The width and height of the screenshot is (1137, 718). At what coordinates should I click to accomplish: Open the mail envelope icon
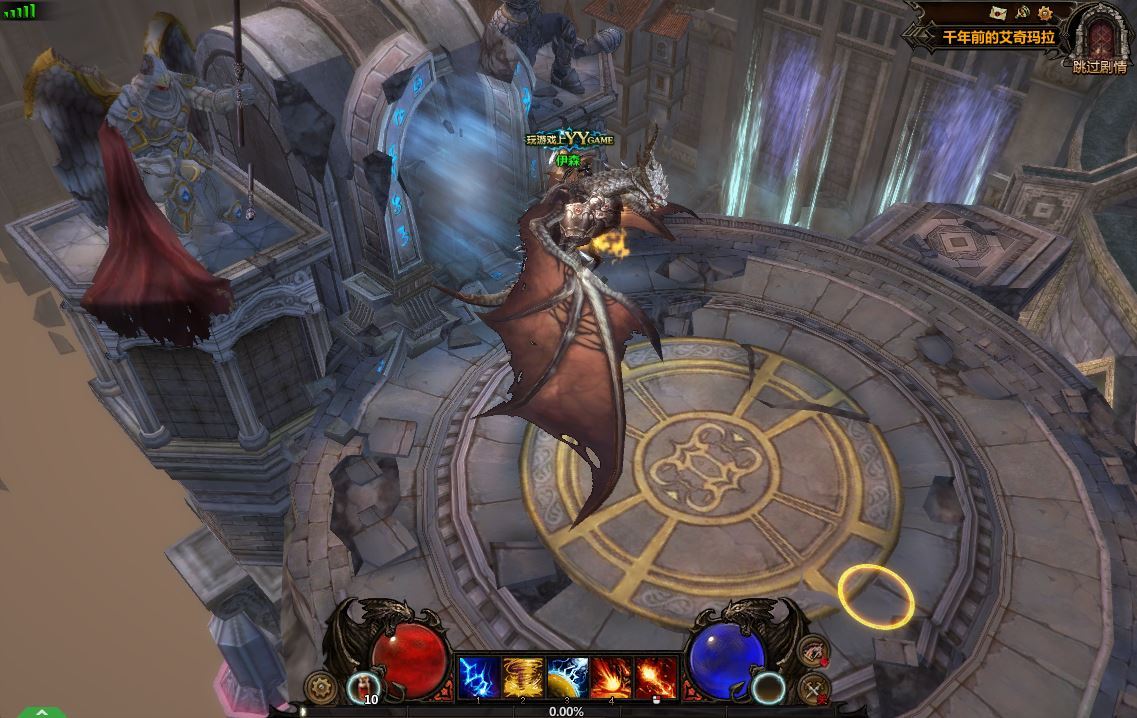click(997, 12)
